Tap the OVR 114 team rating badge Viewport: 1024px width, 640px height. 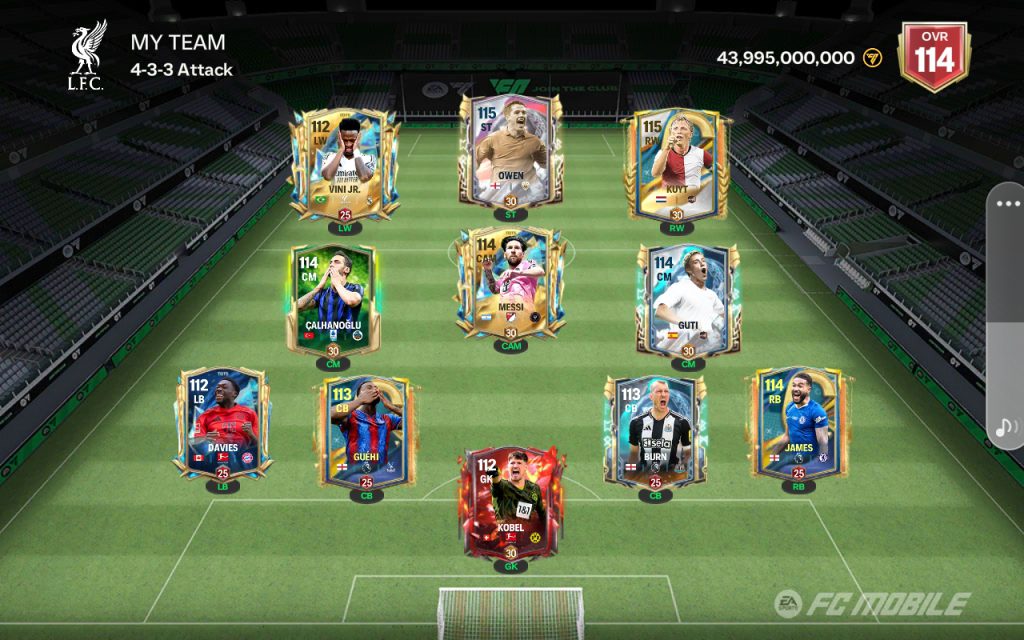point(933,57)
